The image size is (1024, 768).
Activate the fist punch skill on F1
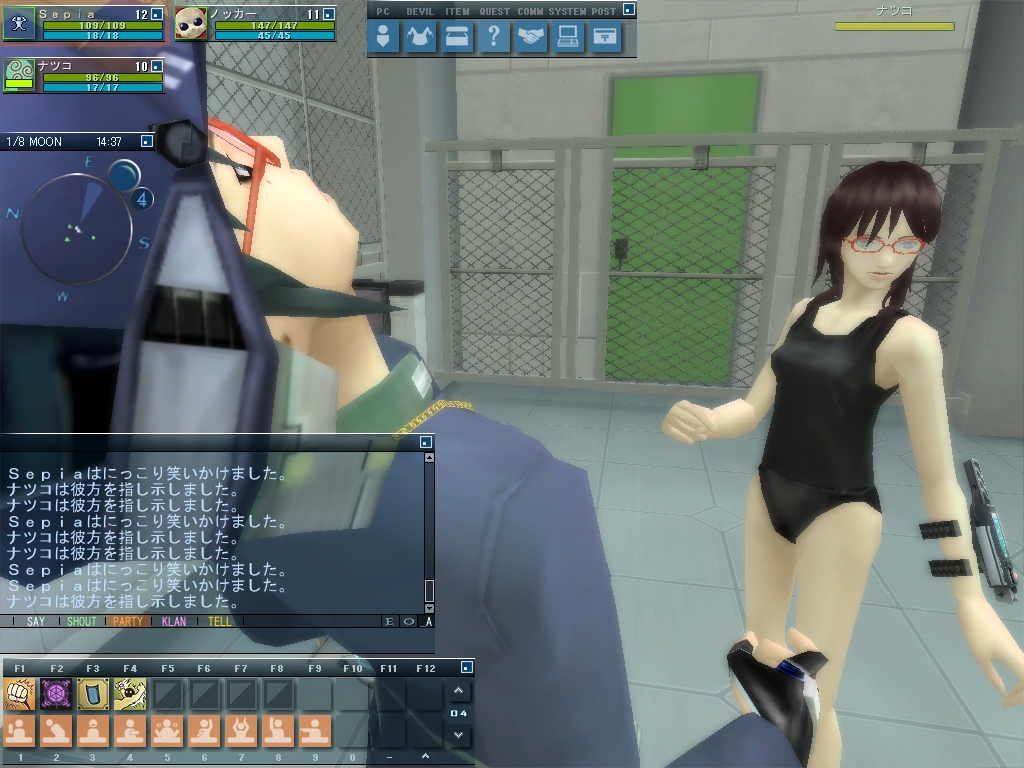[19, 693]
